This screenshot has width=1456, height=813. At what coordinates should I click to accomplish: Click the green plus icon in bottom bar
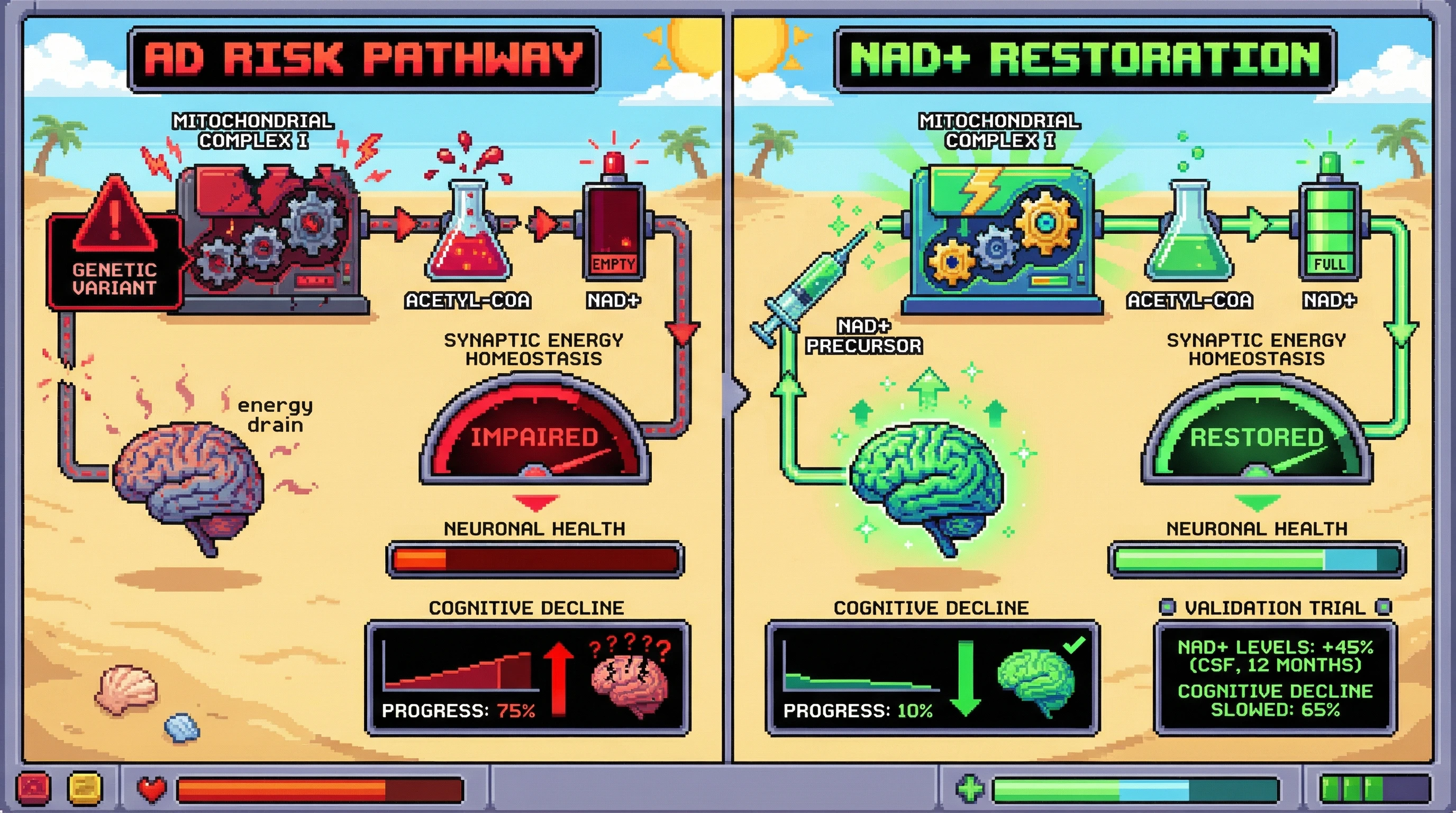click(x=970, y=788)
